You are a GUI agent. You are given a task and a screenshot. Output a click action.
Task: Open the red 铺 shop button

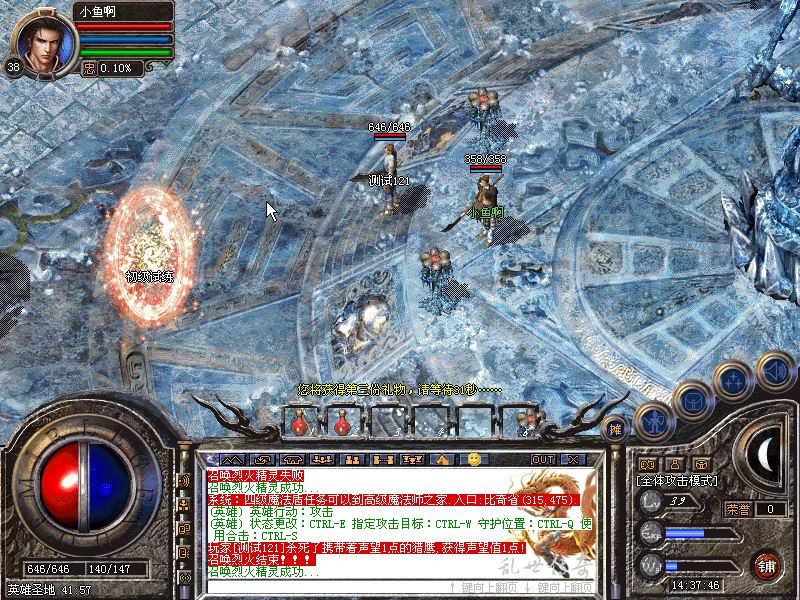tap(768, 565)
